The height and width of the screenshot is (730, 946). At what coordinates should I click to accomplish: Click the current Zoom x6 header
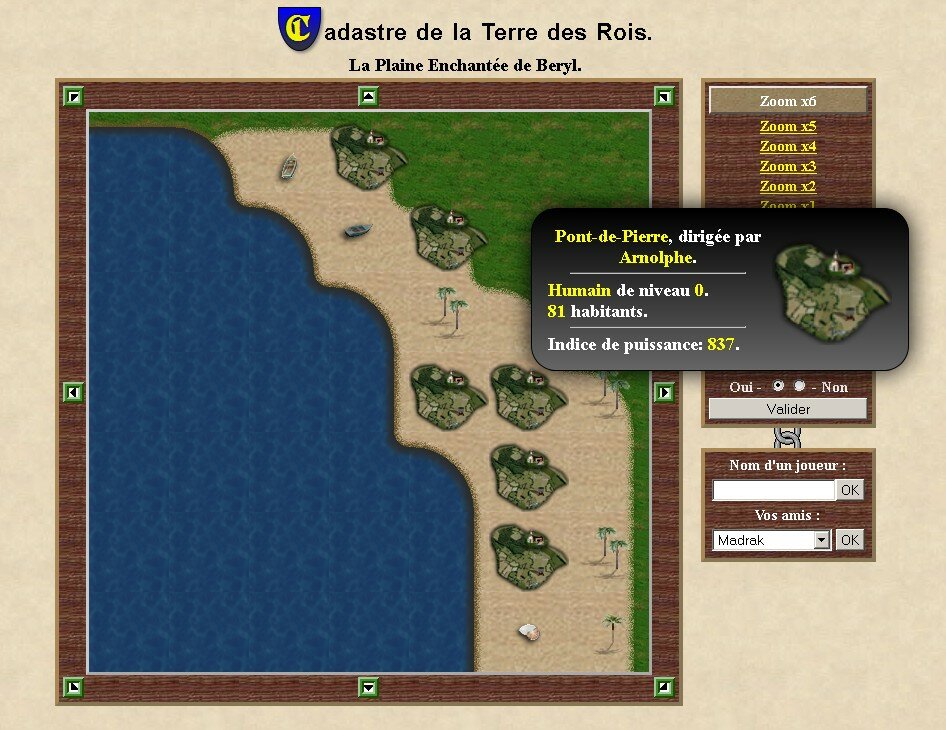tap(788, 101)
